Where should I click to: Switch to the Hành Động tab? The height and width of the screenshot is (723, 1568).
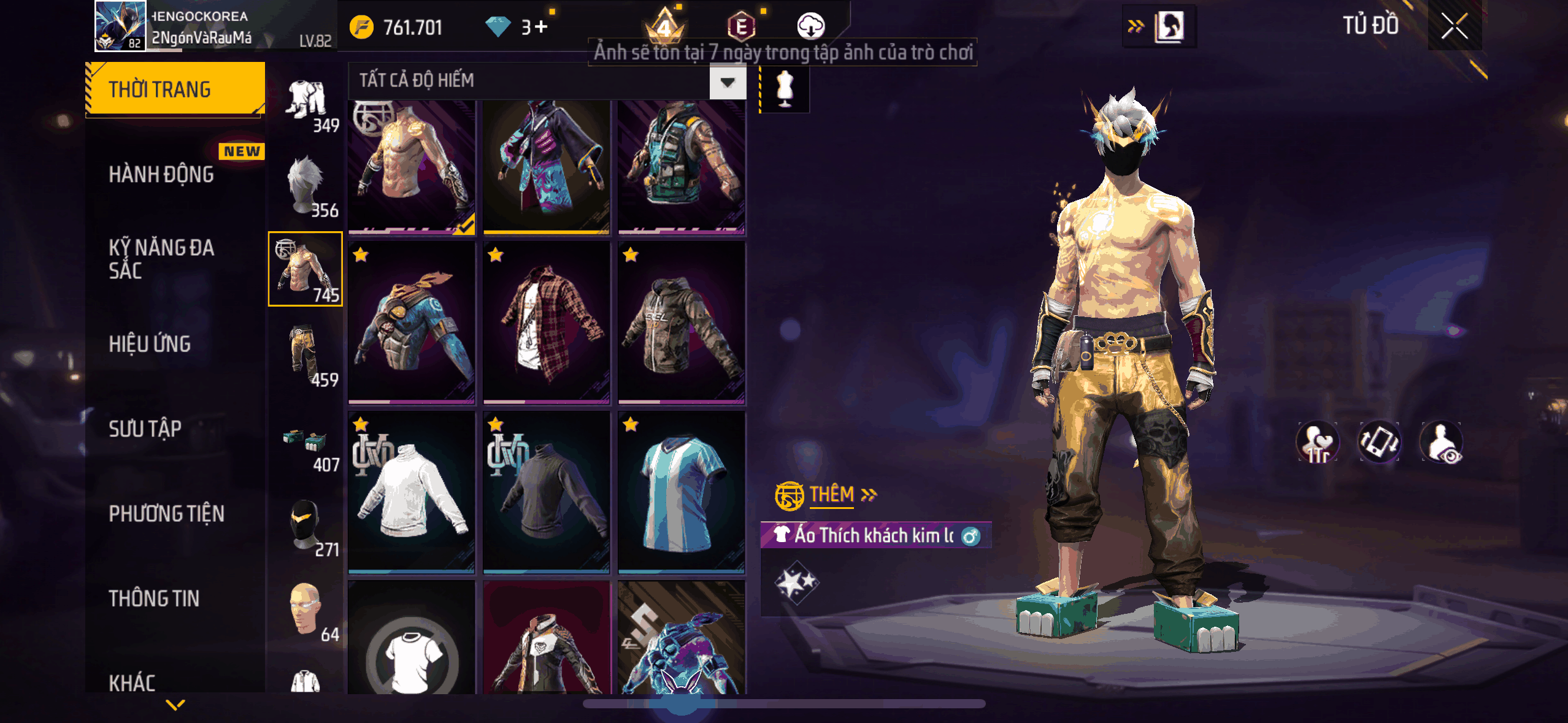(x=161, y=175)
